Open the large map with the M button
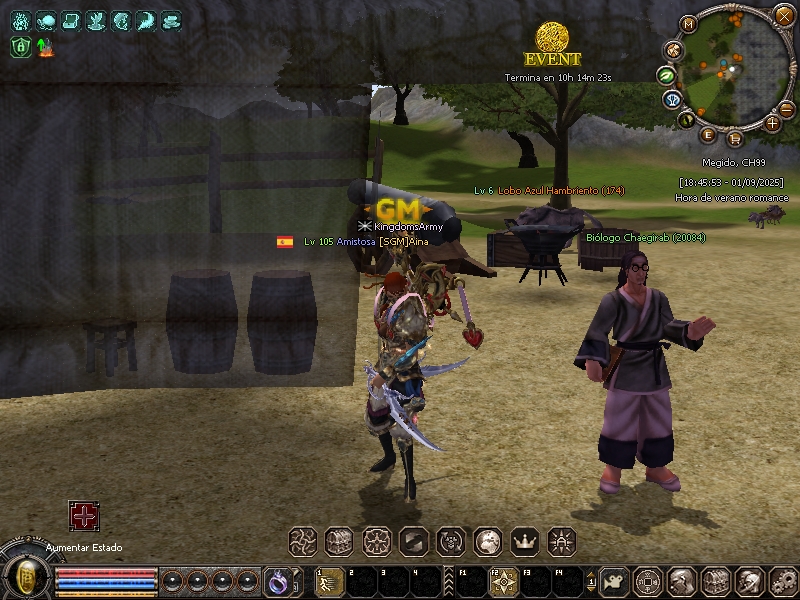The image size is (800, 600). [x=687, y=23]
